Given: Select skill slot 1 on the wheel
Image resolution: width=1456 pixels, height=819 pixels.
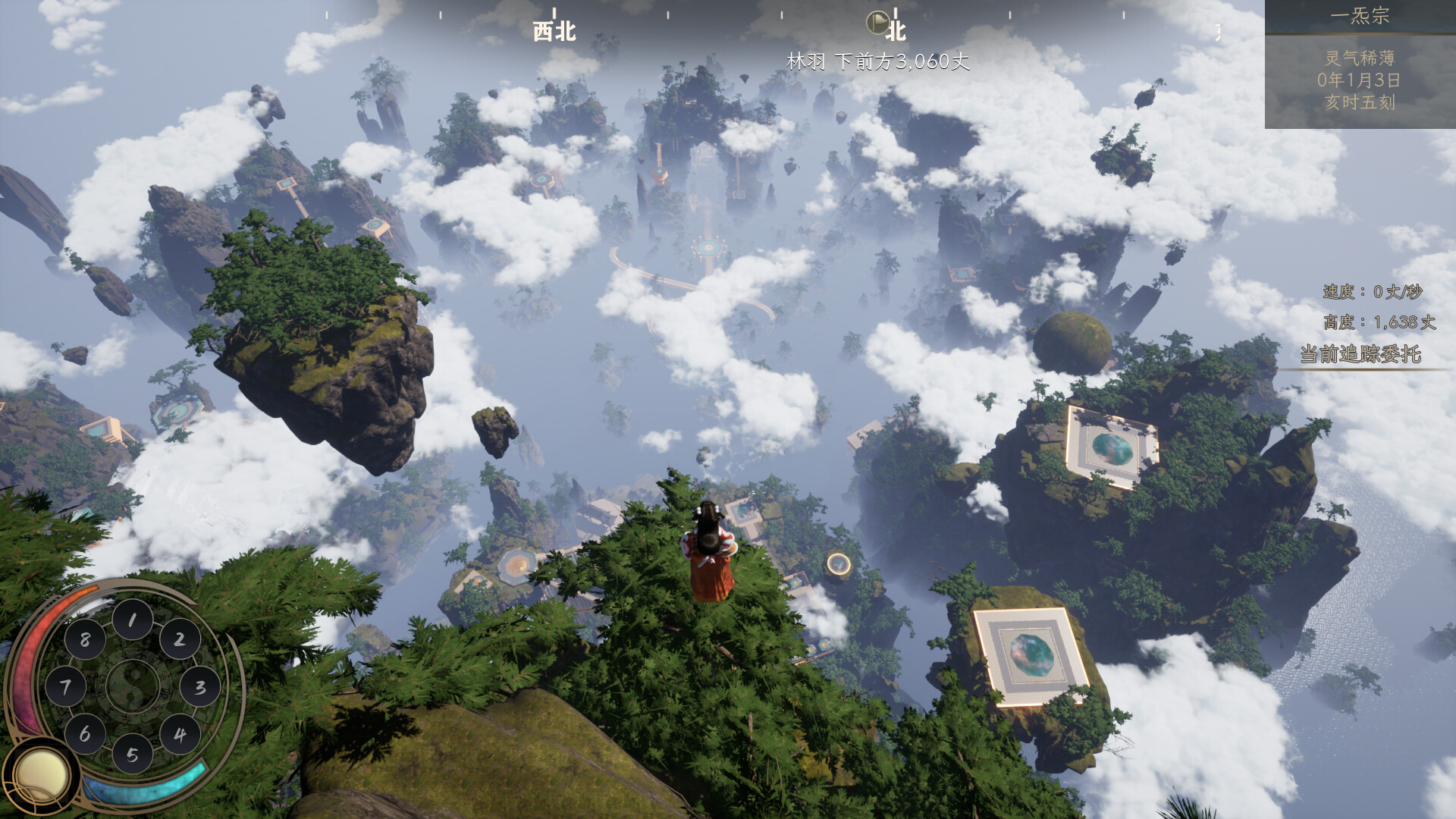Looking at the screenshot, I should point(133,620).
